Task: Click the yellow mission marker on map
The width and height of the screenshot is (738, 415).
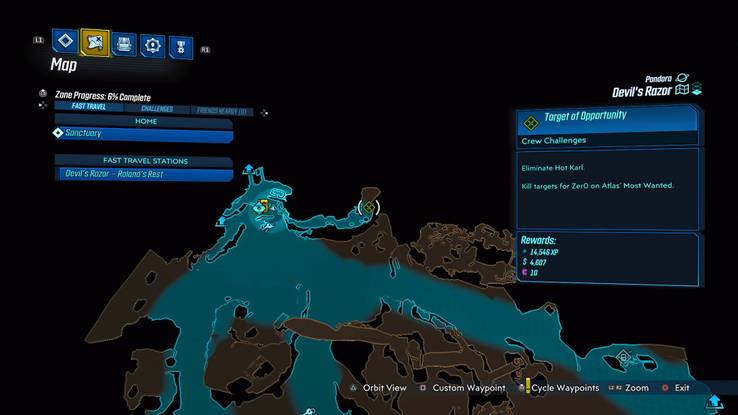Action: 264,206
